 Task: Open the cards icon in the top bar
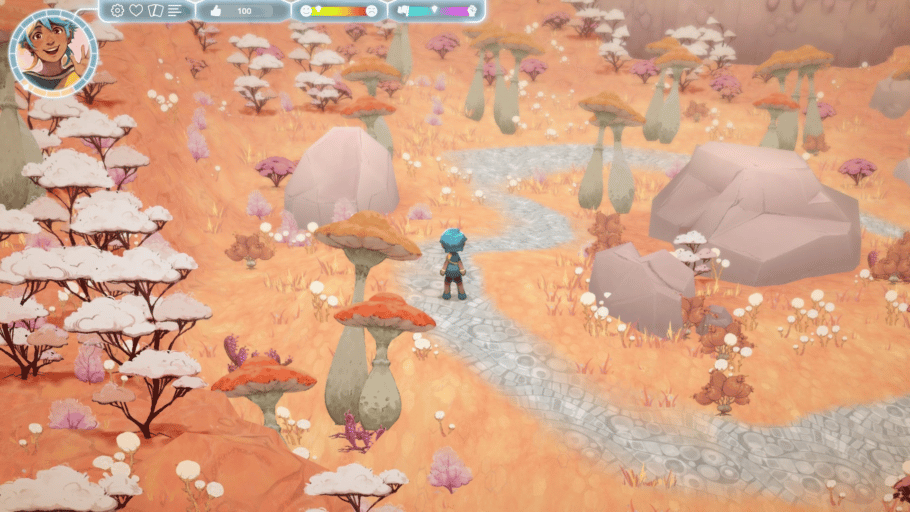pyautogui.click(x=155, y=11)
